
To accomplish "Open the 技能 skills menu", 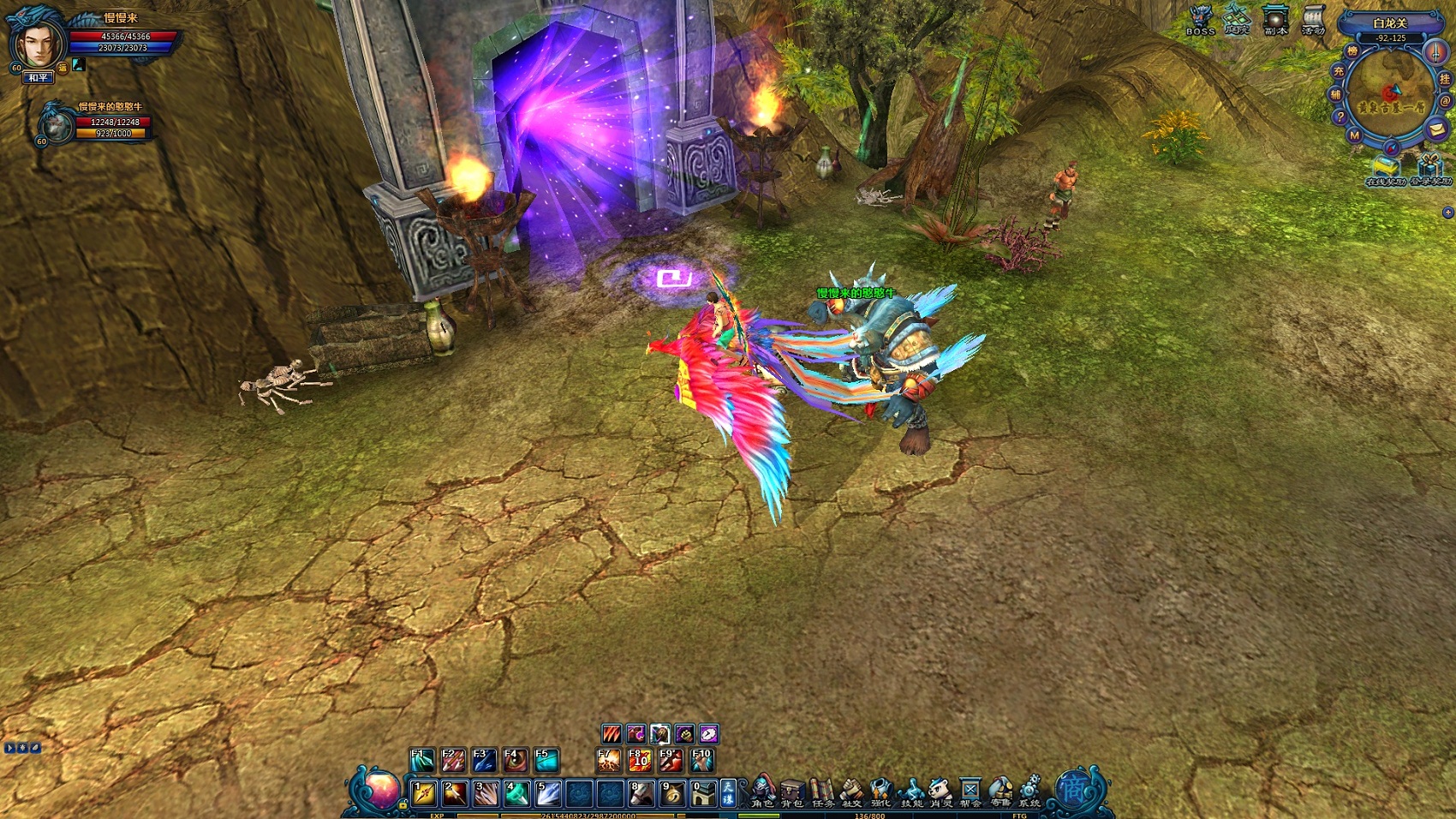I will click(911, 792).
